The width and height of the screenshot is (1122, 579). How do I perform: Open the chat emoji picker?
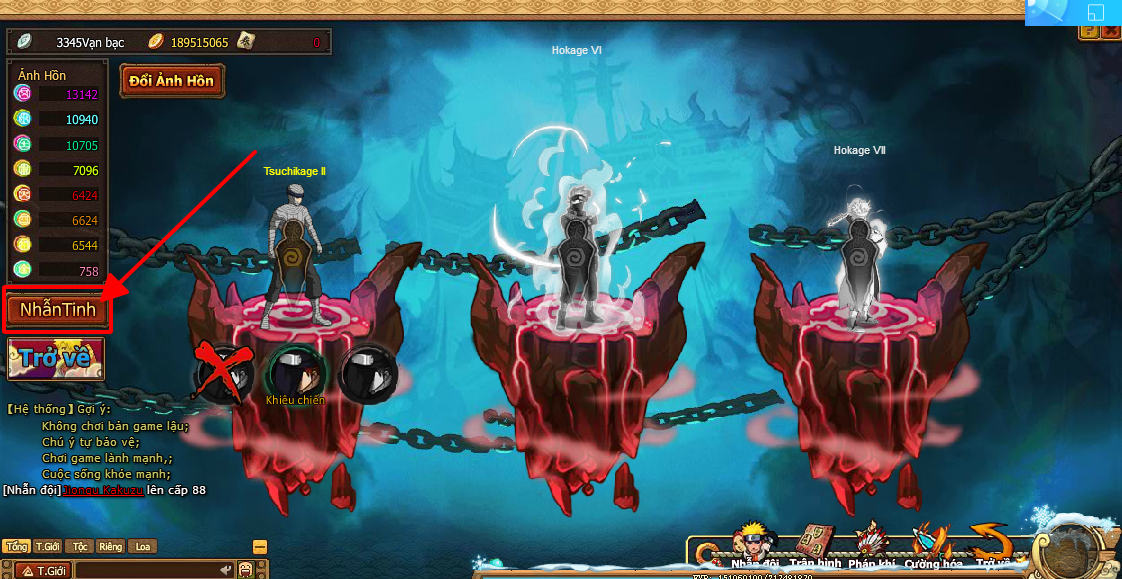click(x=246, y=571)
